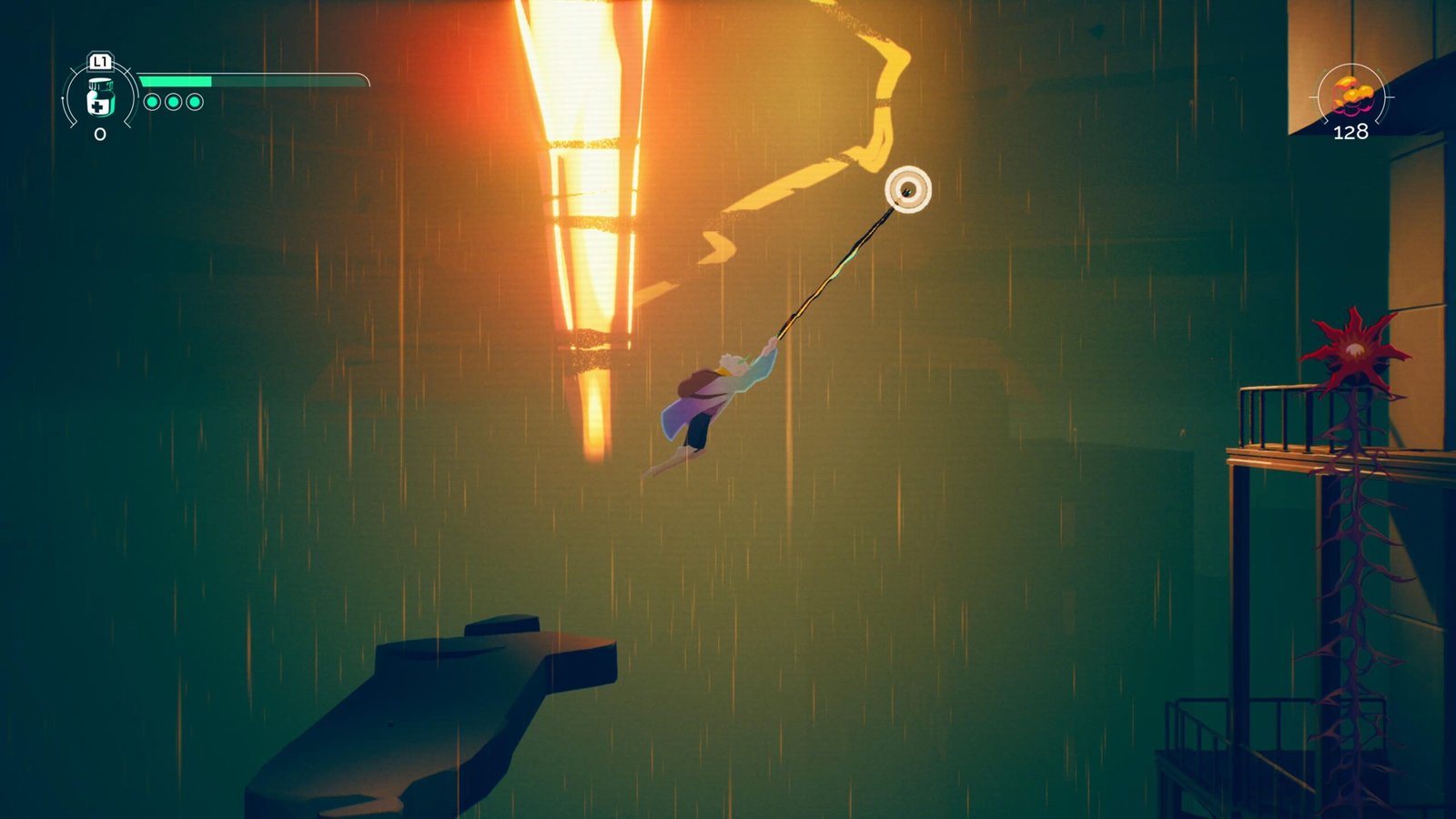Select the healing potion jar icon
This screenshot has height=819, width=1456.
(x=99, y=98)
